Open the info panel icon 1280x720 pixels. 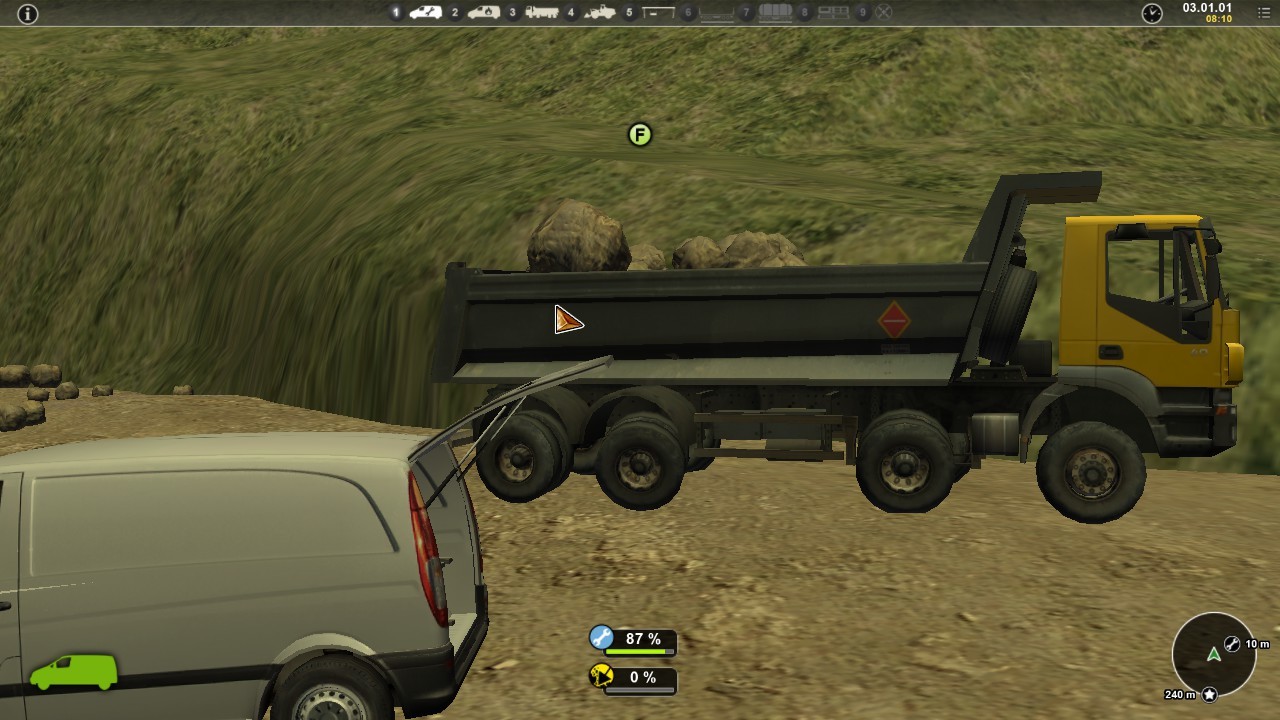pyautogui.click(x=28, y=14)
